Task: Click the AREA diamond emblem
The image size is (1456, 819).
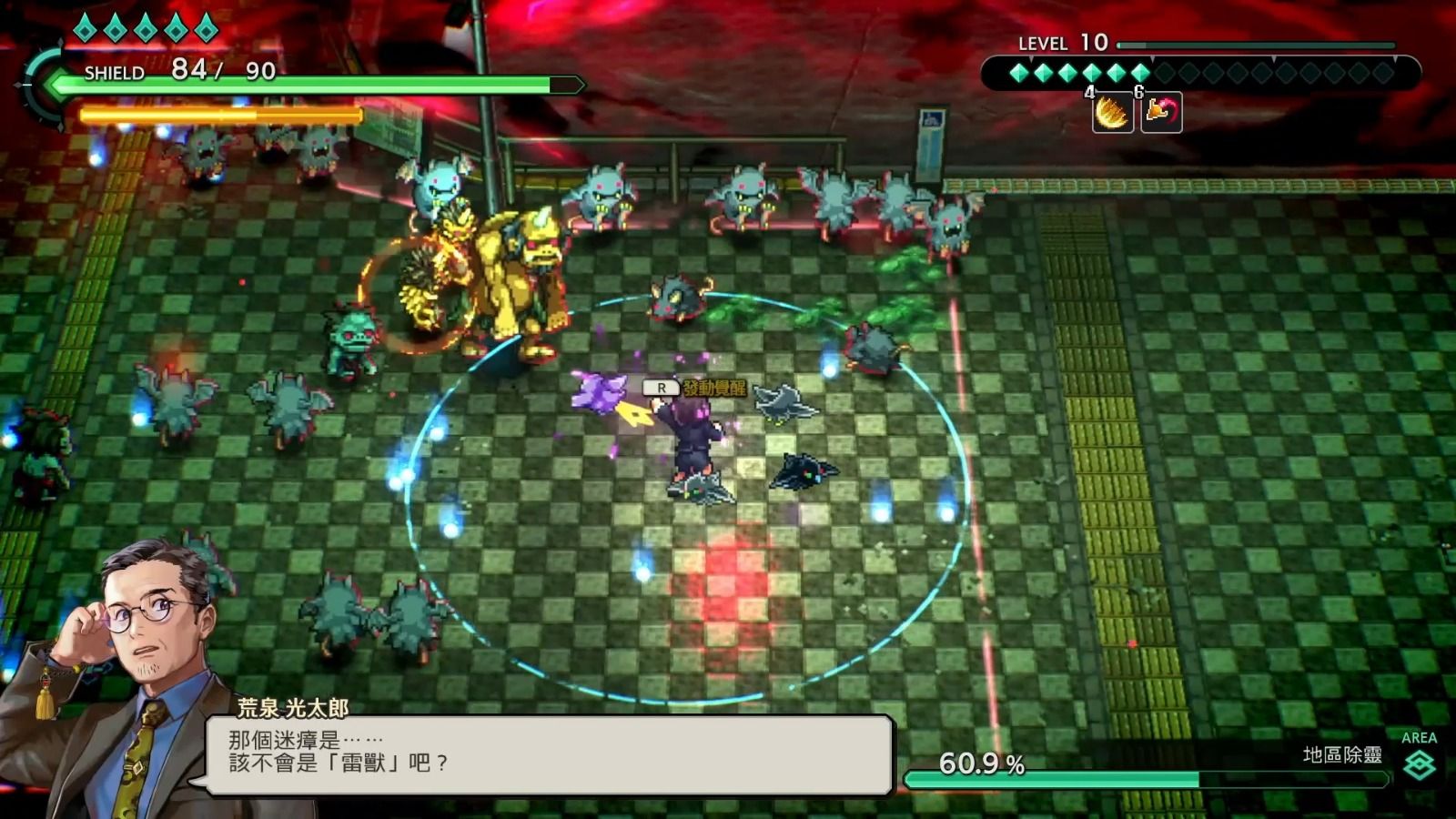Action: 1419,765
